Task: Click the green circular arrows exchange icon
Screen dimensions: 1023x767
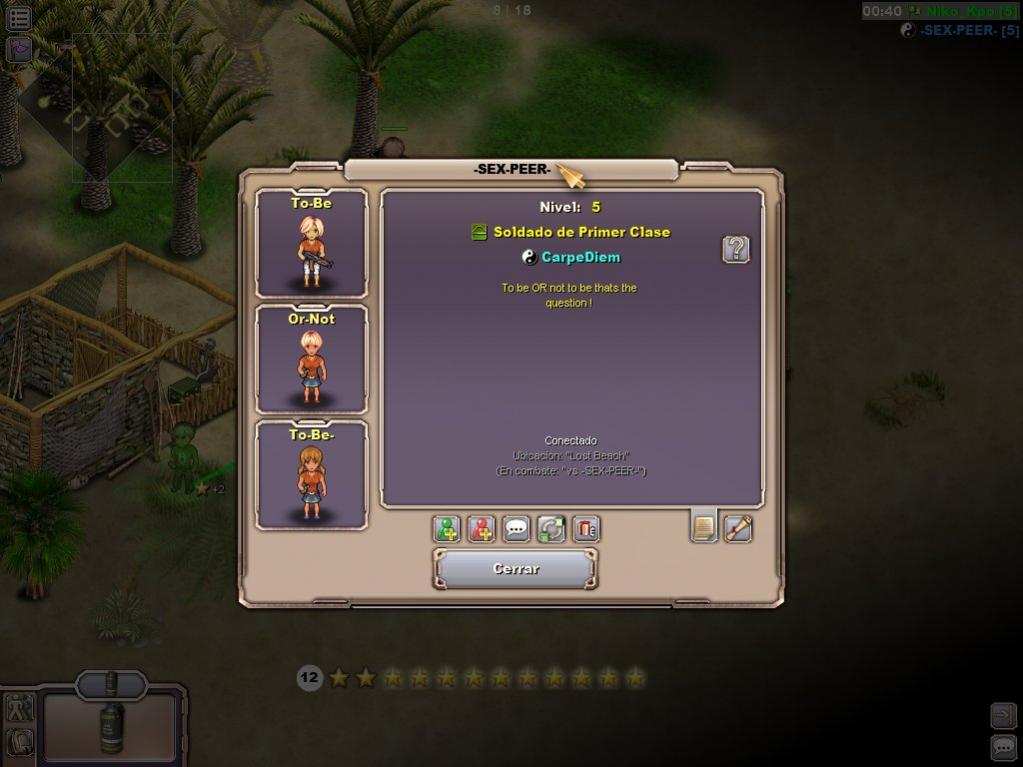Action: pos(551,528)
